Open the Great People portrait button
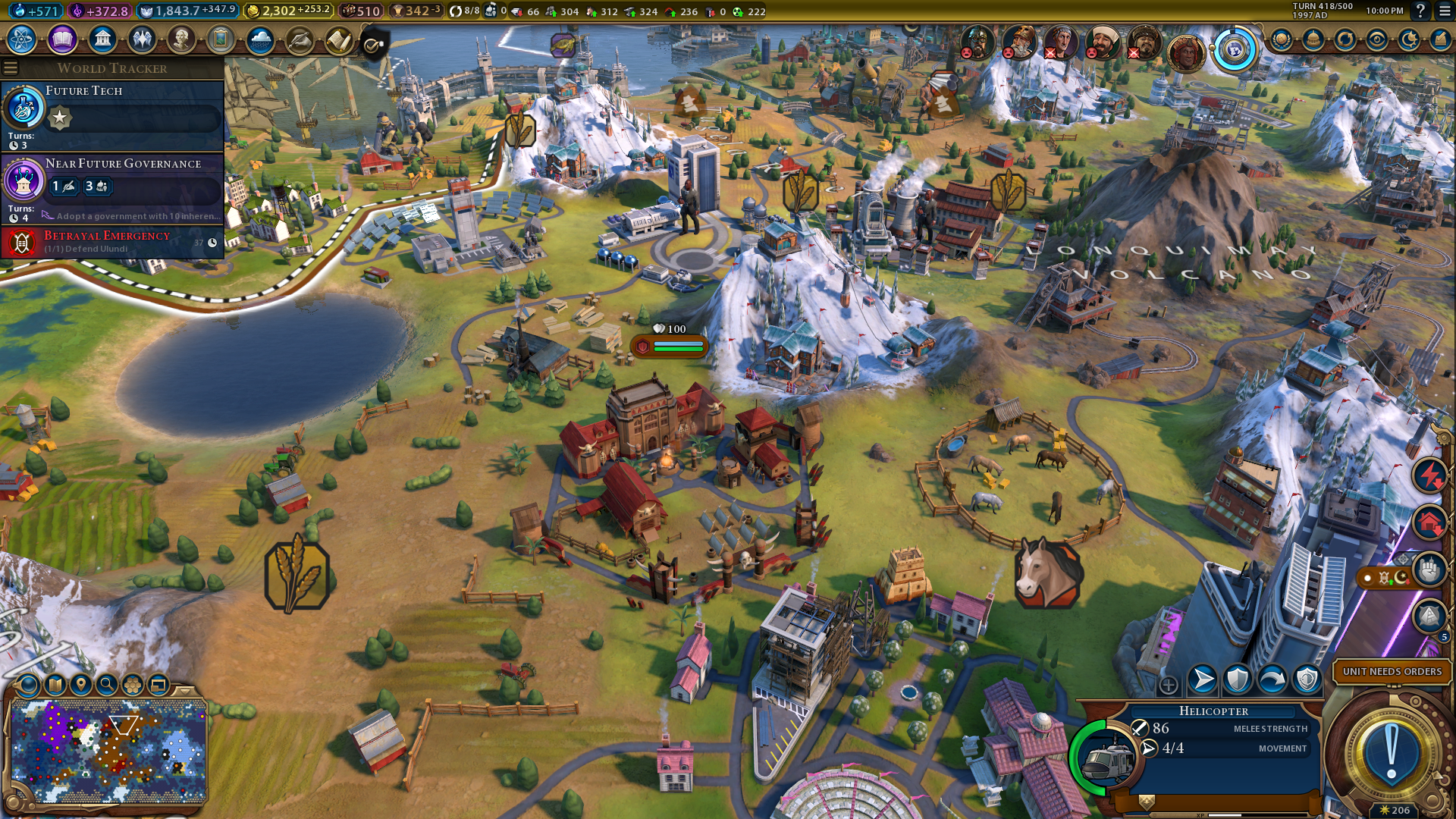The width and height of the screenshot is (1456, 819). [x=181, y=39]
